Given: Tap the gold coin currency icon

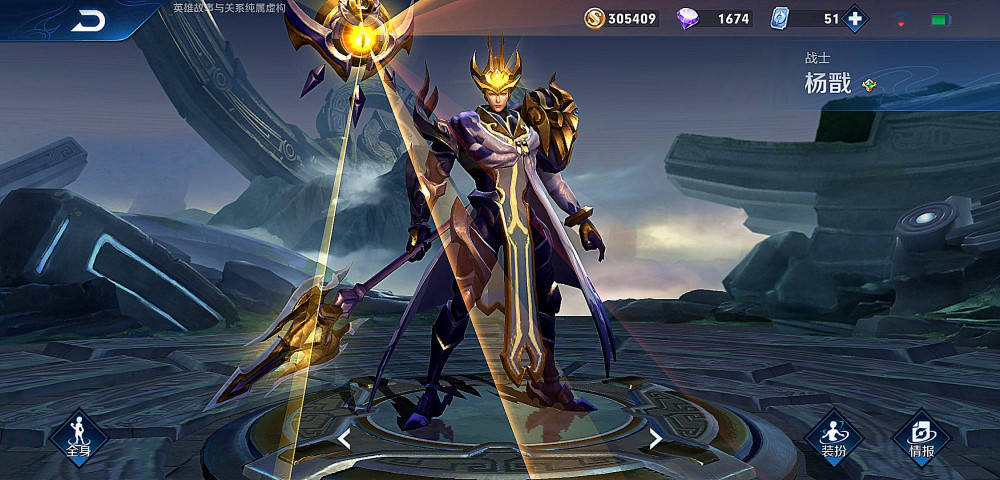Looking at the screenshot, I should click(594, 18).
